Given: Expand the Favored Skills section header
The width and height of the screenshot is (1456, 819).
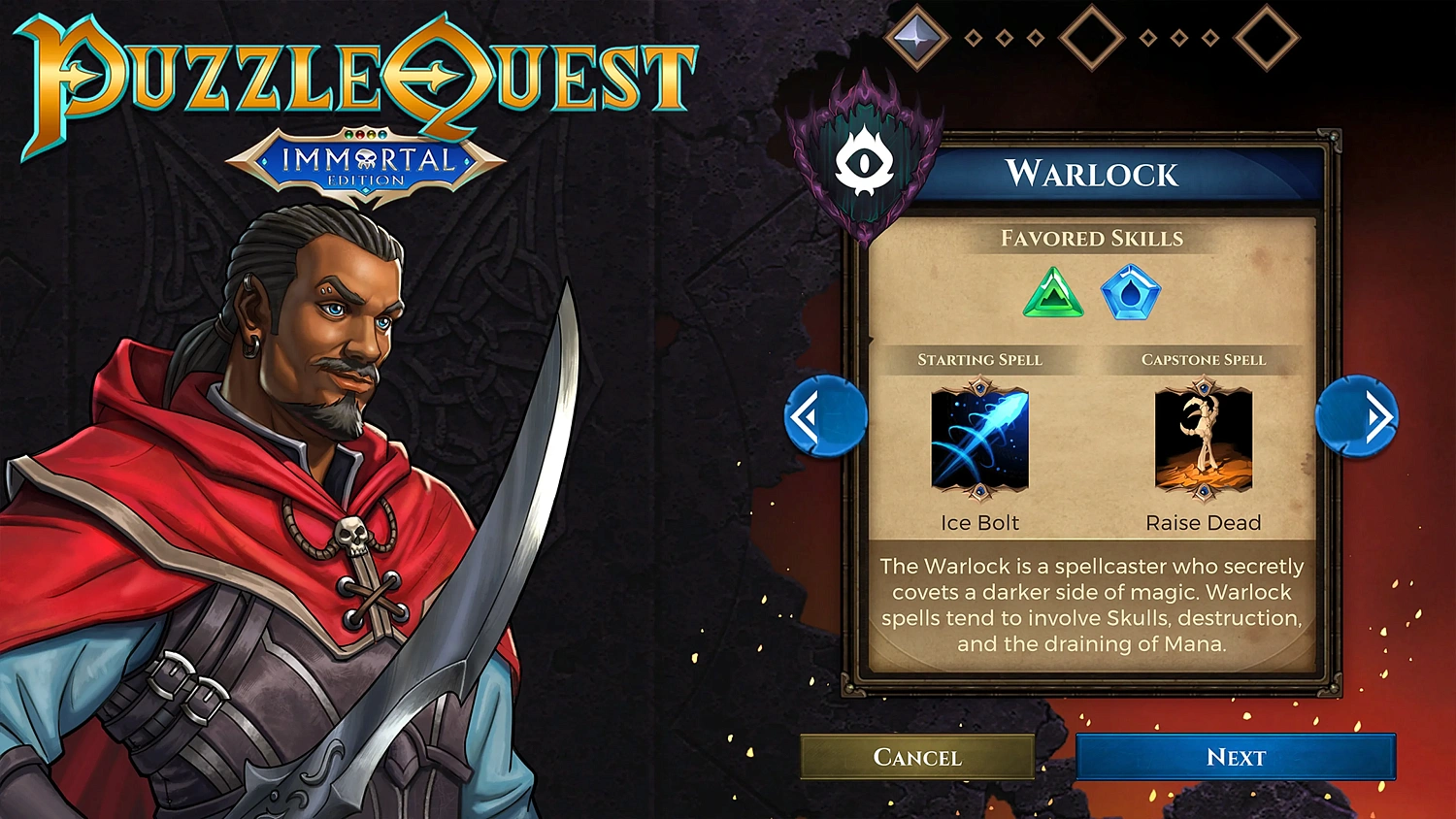Looking at the screenshot, I should tap(1091, 238).
